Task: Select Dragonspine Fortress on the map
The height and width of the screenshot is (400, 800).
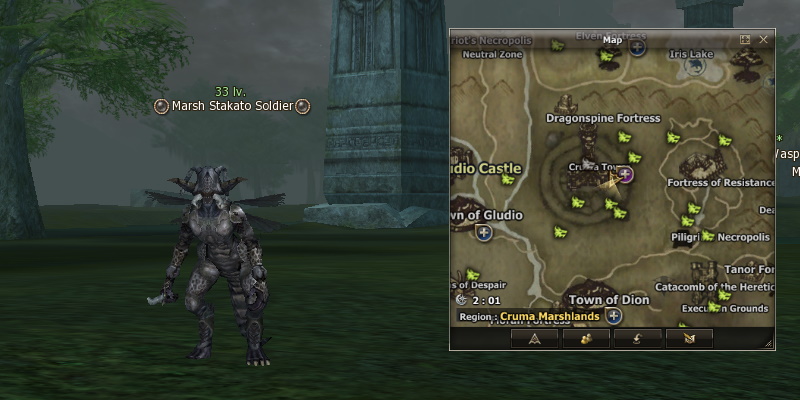Action: tap(603, 118)
